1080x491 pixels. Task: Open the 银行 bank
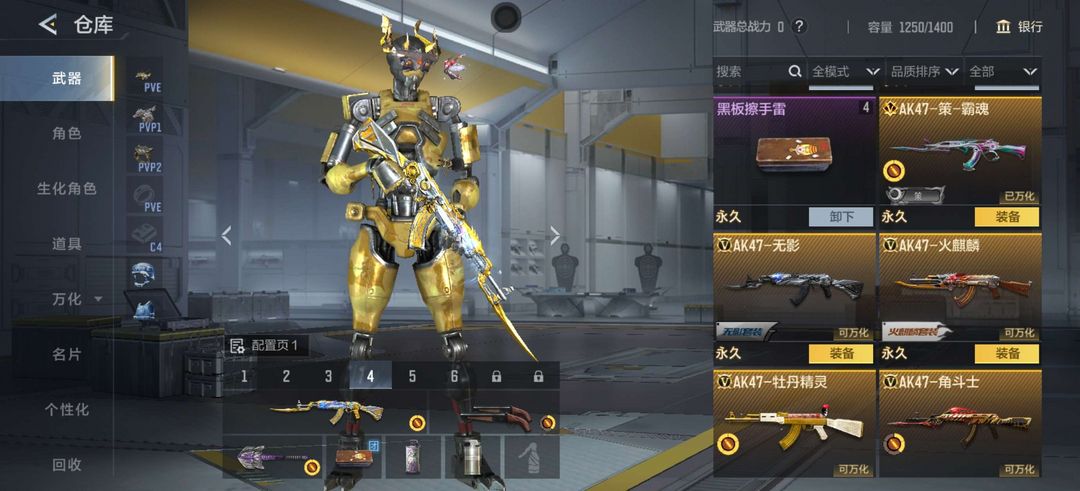(1019, 27)
